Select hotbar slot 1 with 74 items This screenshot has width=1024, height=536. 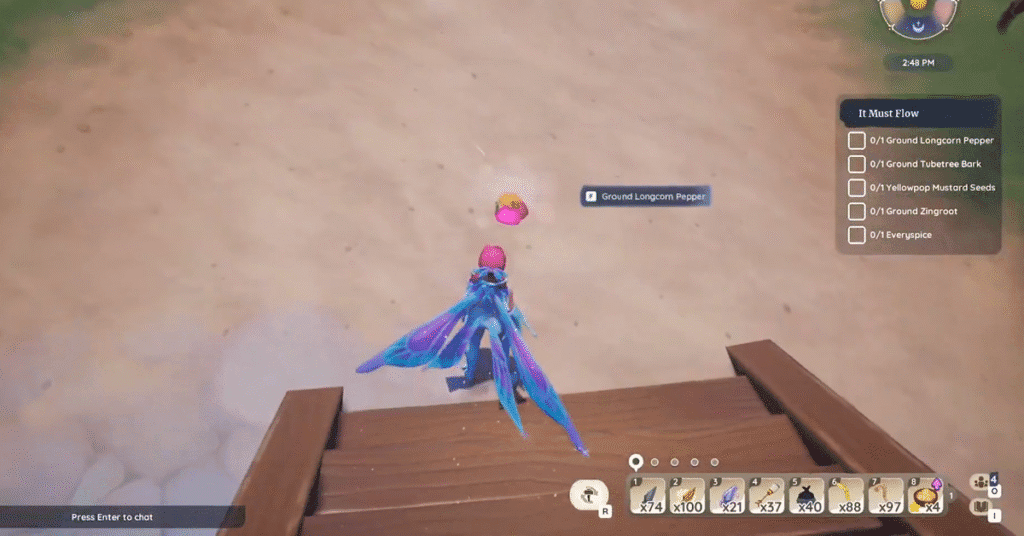(x=649, y=496)
